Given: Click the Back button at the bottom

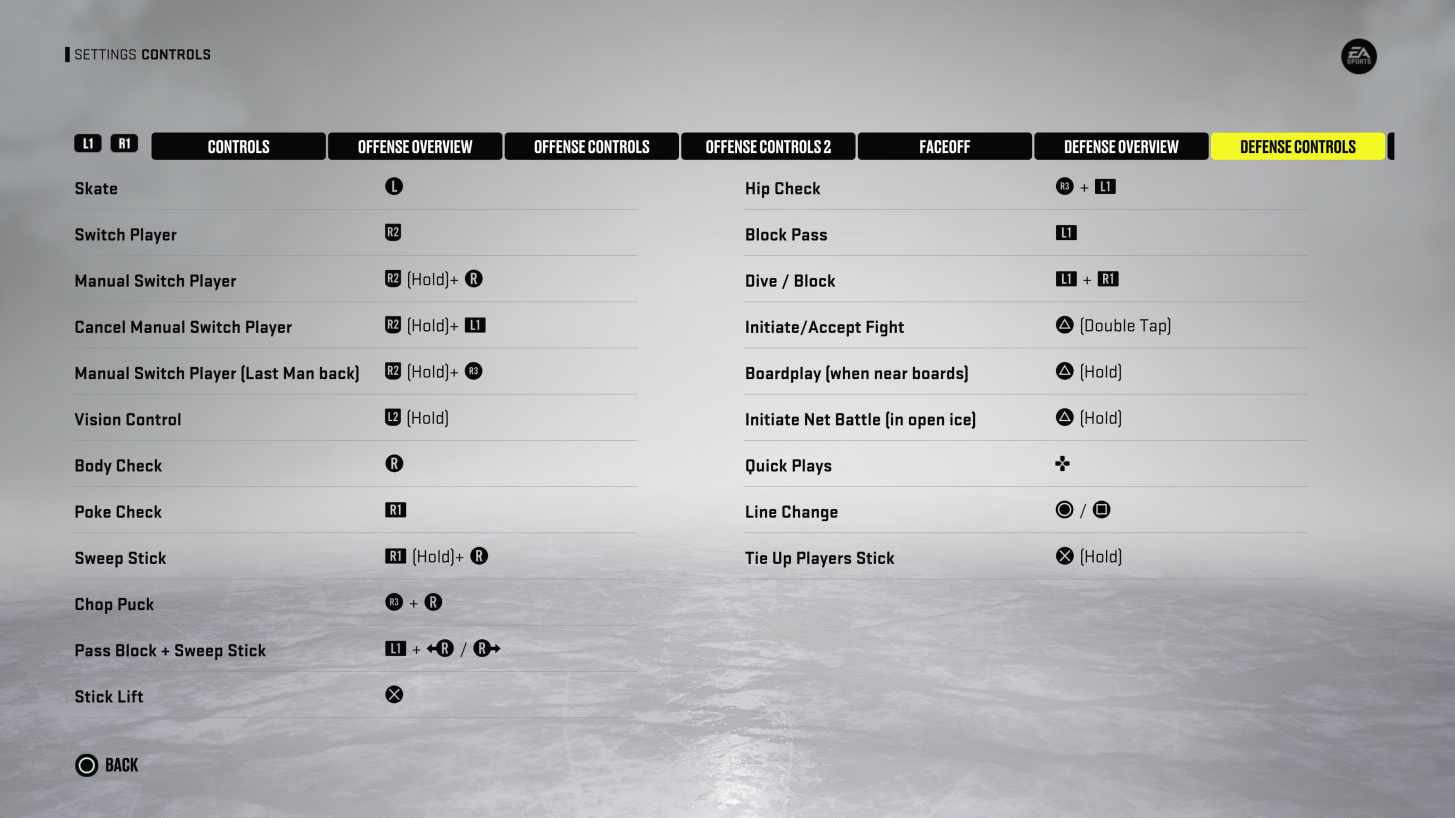Looking at the screenshot, I should [106, 764].
